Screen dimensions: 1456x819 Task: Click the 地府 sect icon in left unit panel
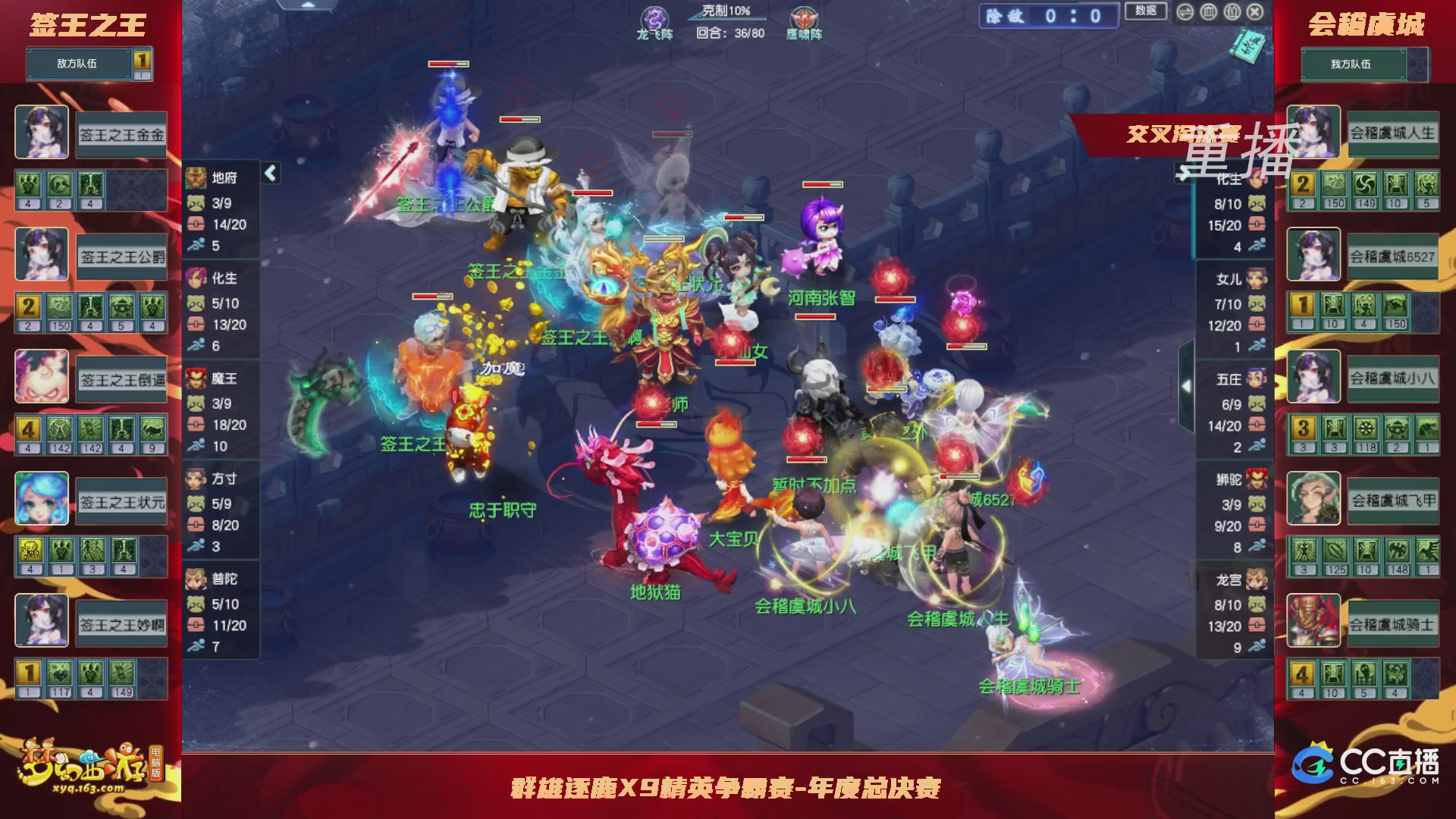(196, 178)
